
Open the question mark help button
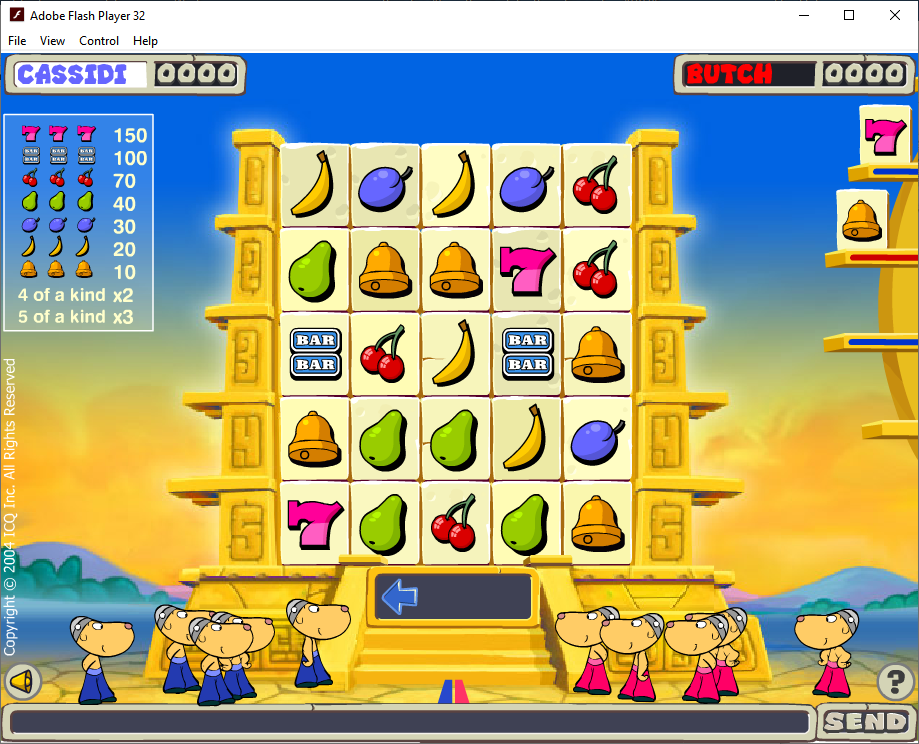click(x=895, y=682)
